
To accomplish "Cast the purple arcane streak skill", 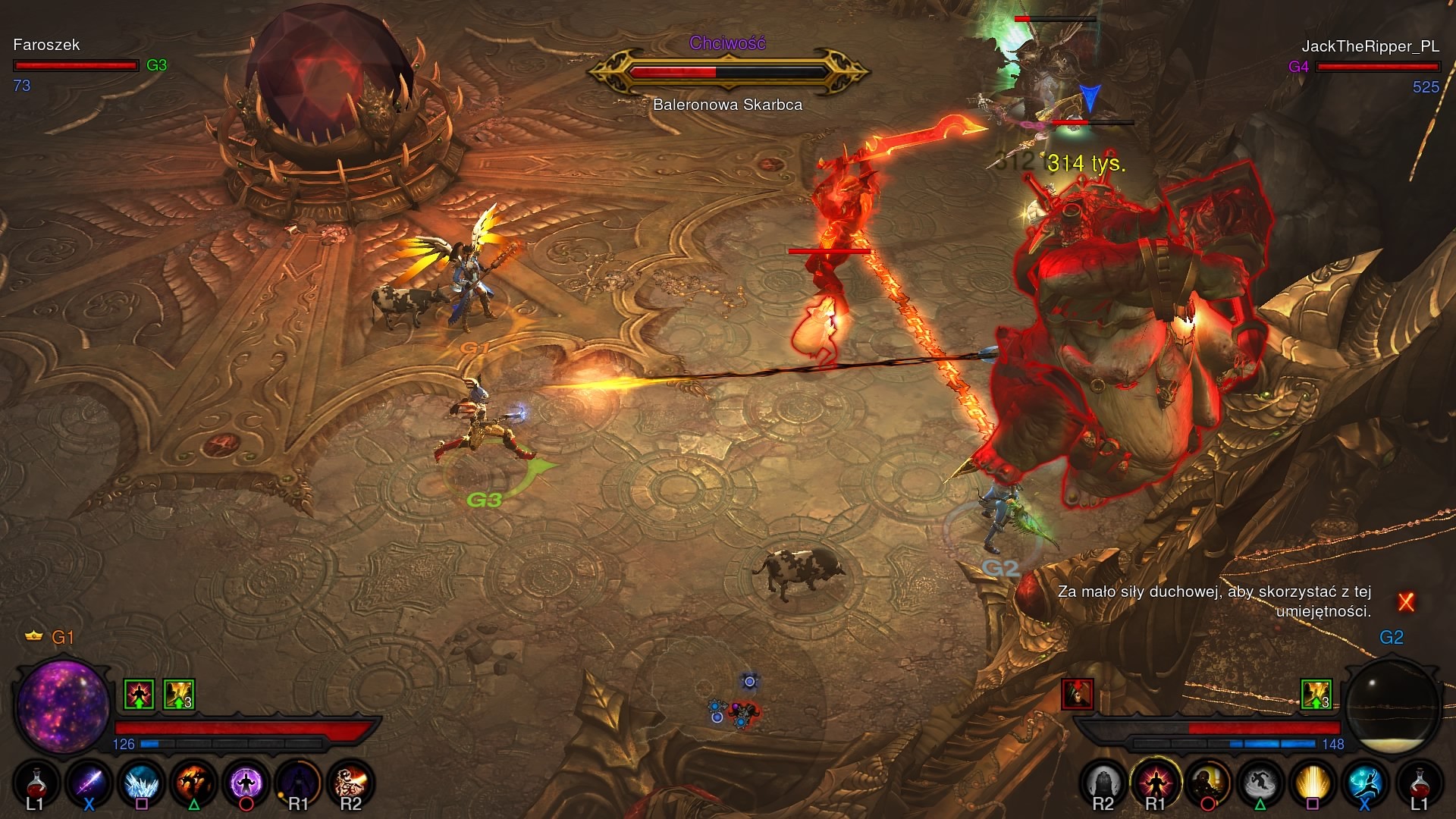I will coord(89,781).
